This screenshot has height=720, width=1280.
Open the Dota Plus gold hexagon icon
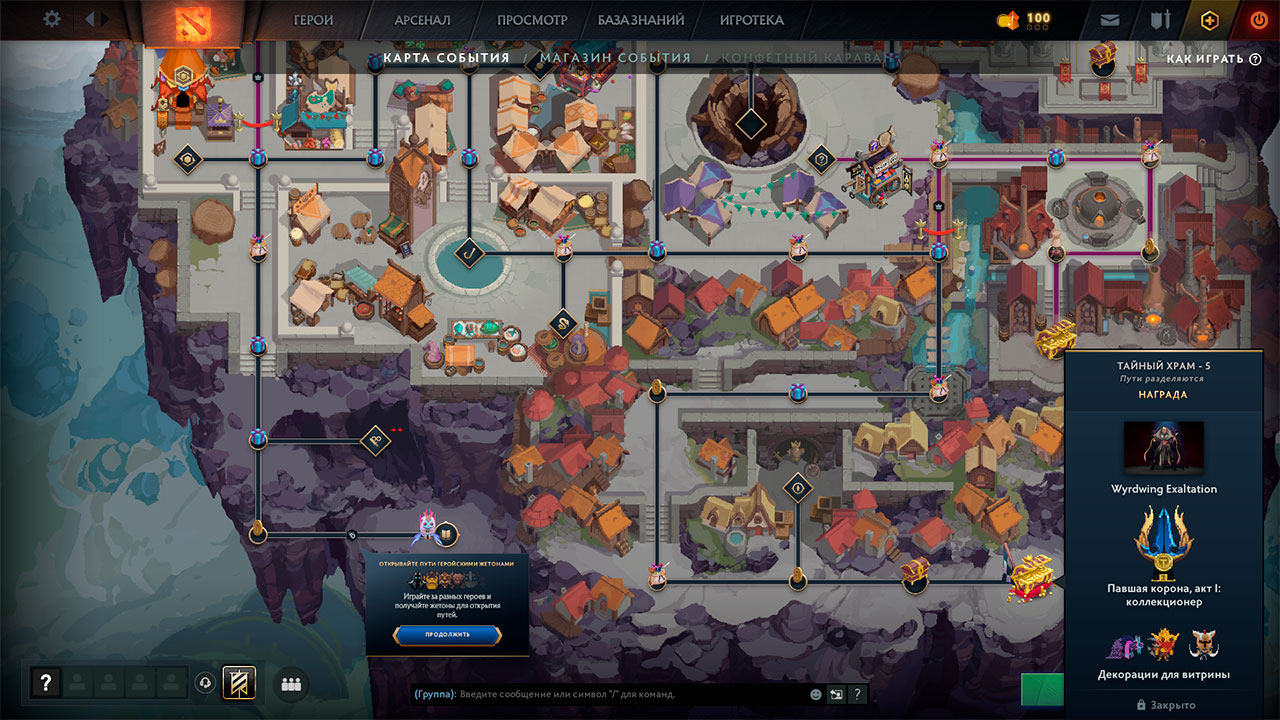tap(1209, 19)
